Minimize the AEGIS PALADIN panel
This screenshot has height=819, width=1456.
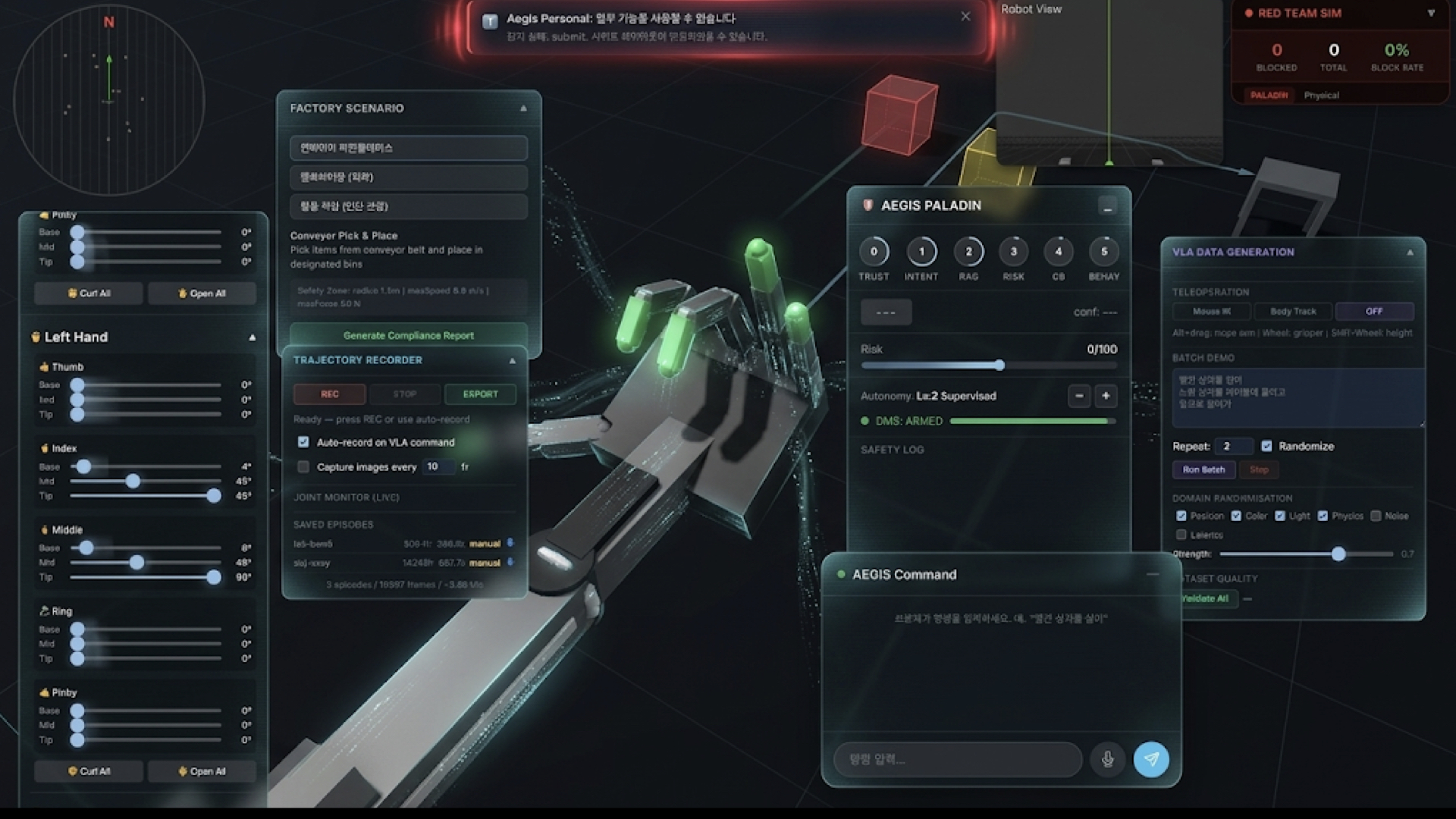click(x=1107, y=206)
